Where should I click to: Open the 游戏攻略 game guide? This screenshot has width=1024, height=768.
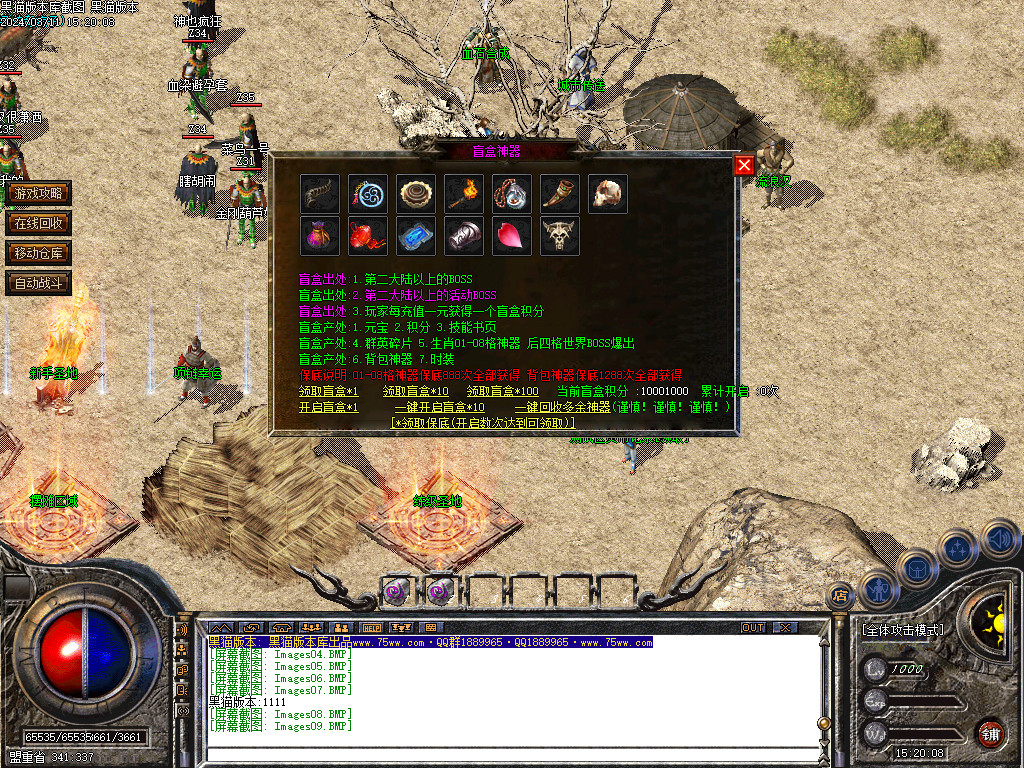pyautogui.click(x=38, y=193)
